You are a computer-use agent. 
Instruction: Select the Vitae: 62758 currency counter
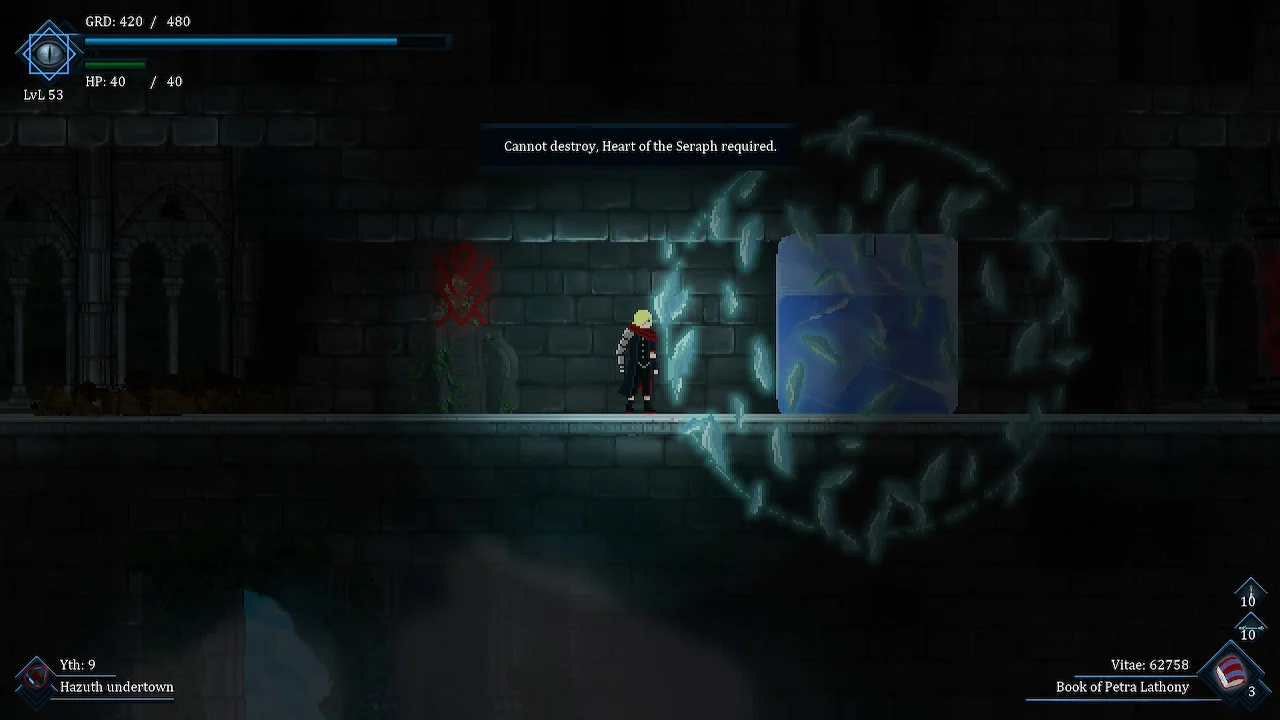point(1148,664)
